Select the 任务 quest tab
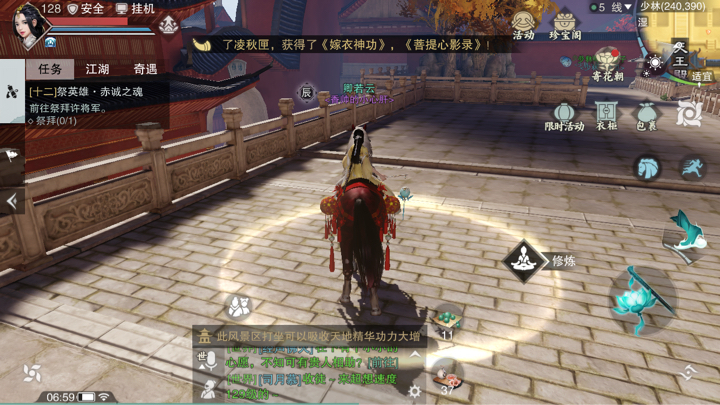 click(49, 69)
